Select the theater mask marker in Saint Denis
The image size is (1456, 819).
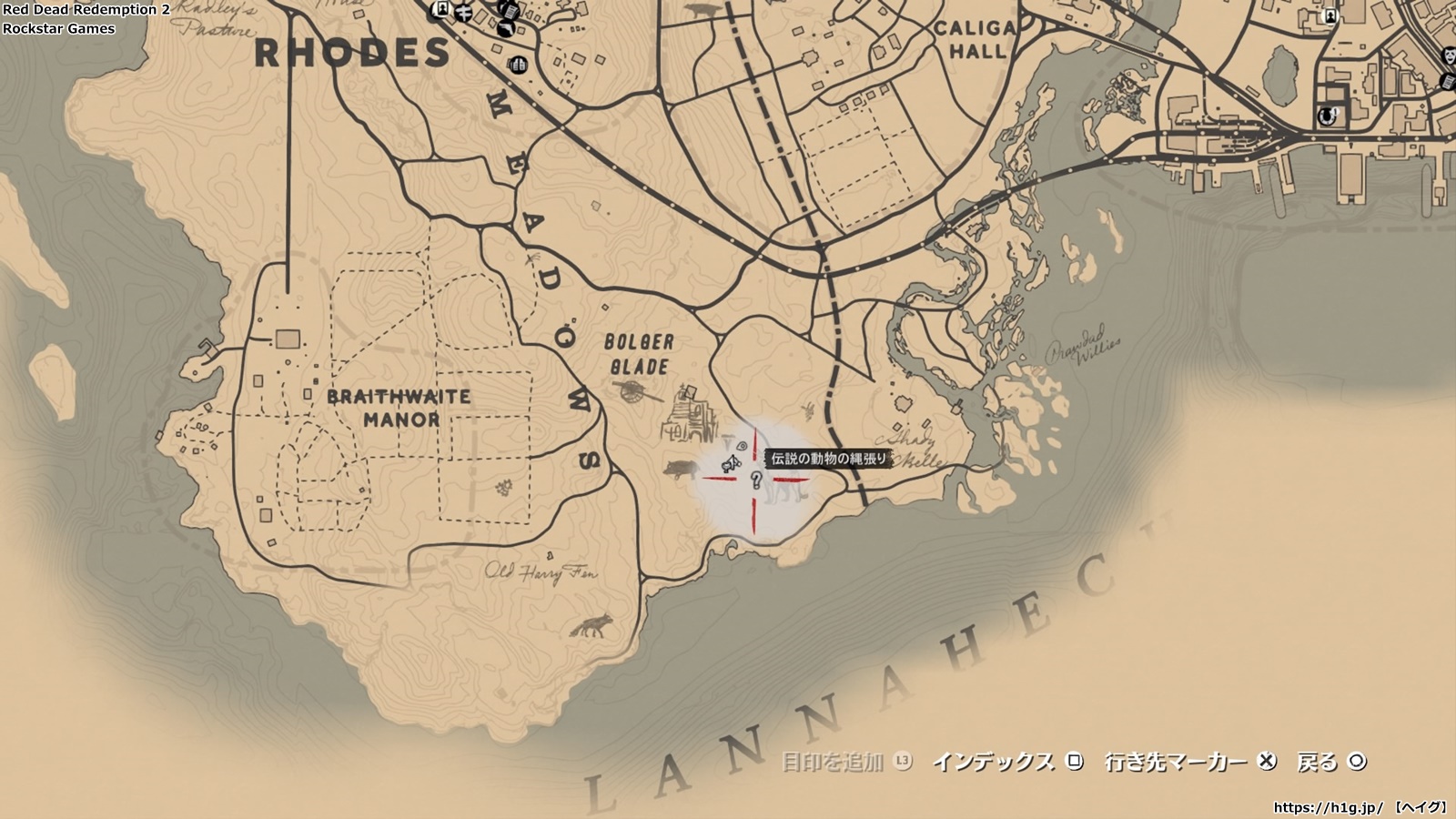pos(1448,56)
